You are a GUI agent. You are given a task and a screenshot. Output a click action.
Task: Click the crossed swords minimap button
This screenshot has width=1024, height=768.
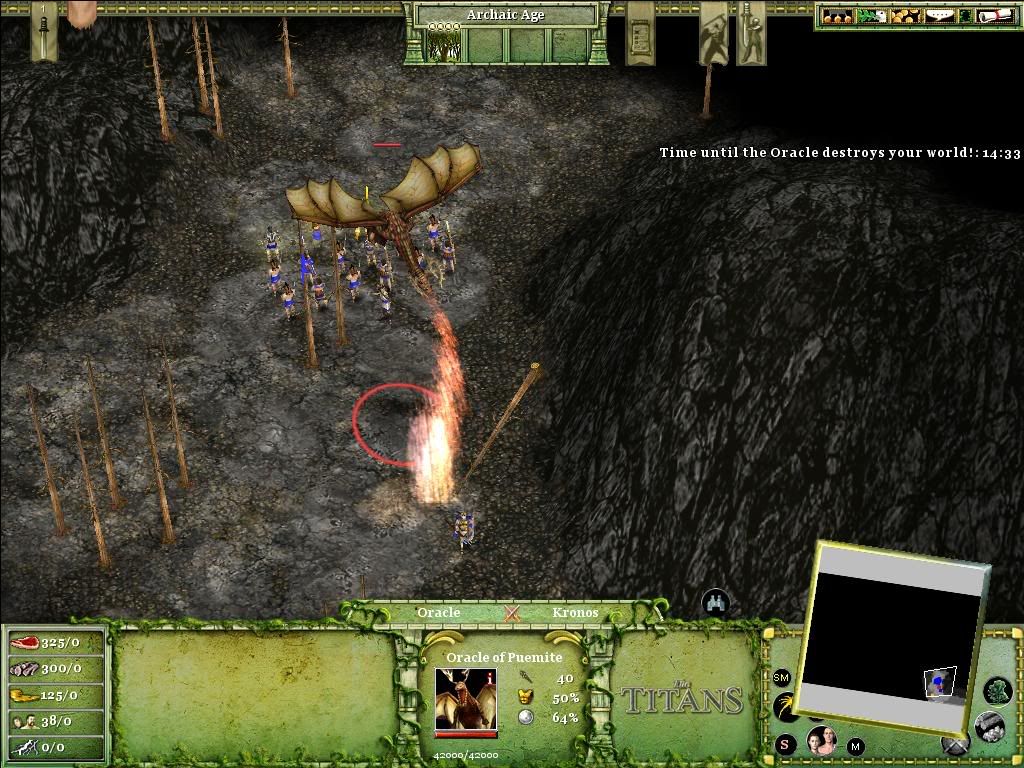click(x=956, y=743)
